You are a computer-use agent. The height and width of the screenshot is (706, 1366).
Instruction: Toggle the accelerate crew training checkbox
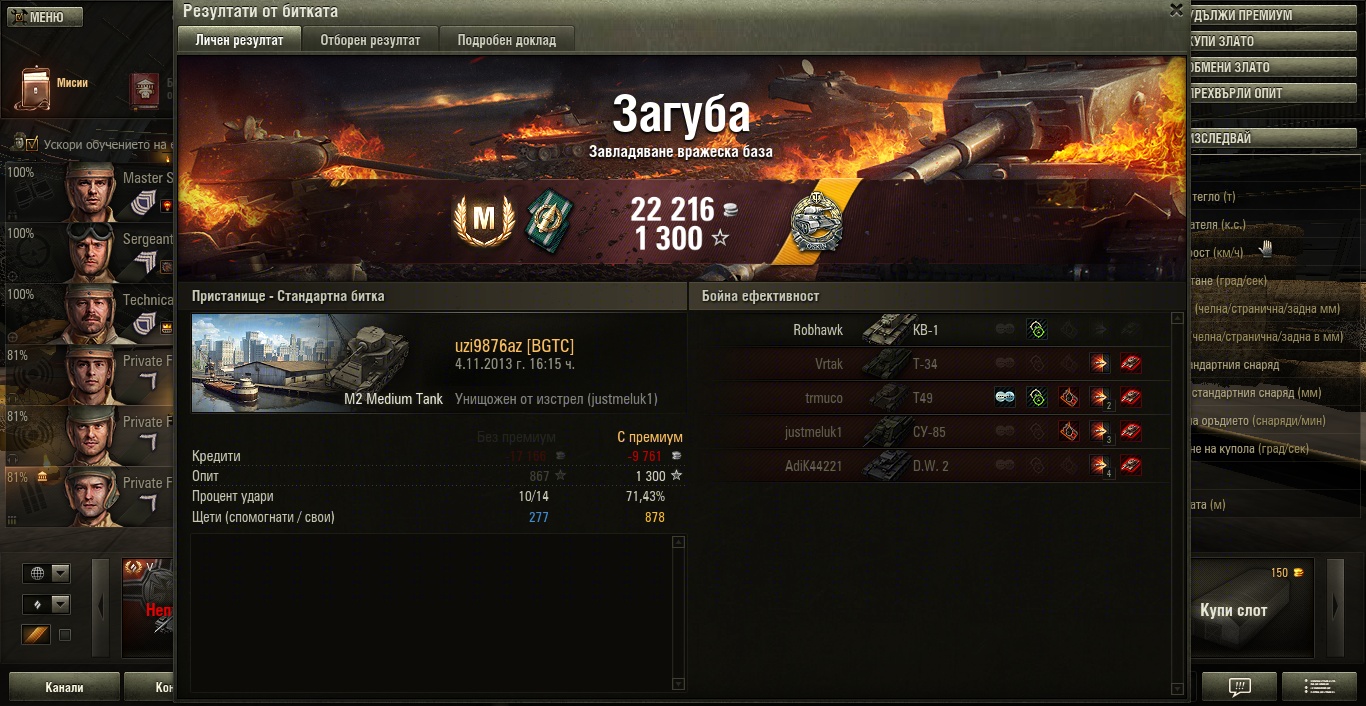point(32,144)
